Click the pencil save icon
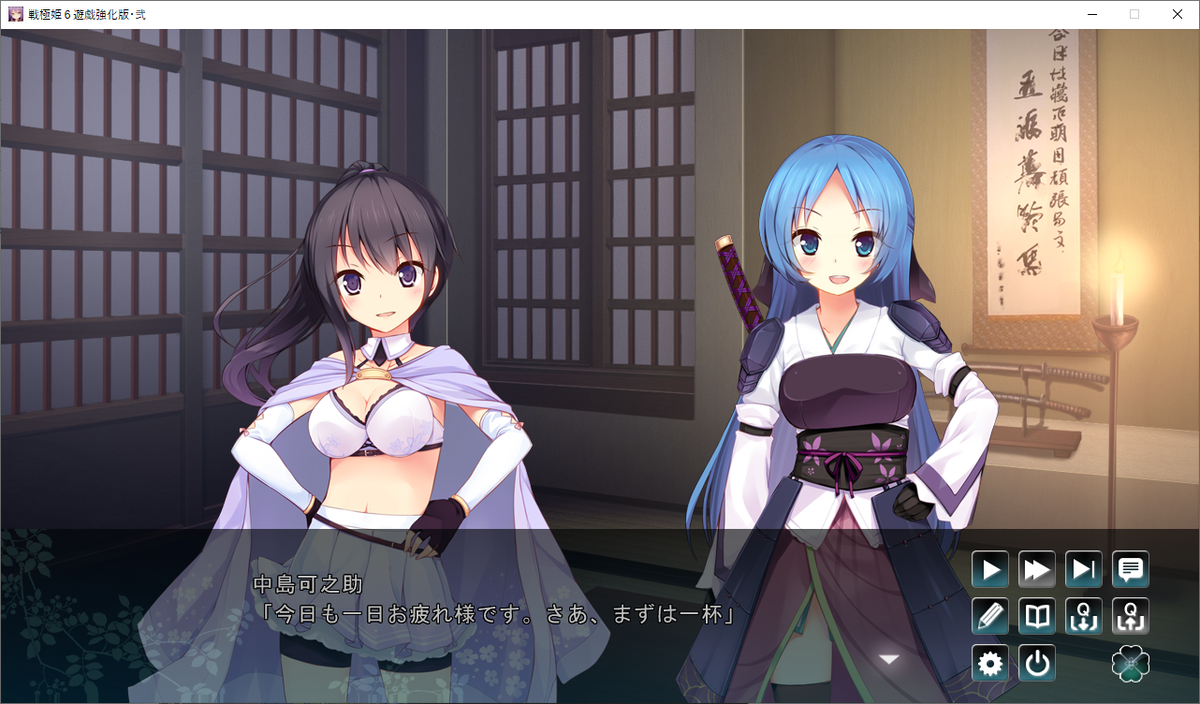 tap(990, 617)
